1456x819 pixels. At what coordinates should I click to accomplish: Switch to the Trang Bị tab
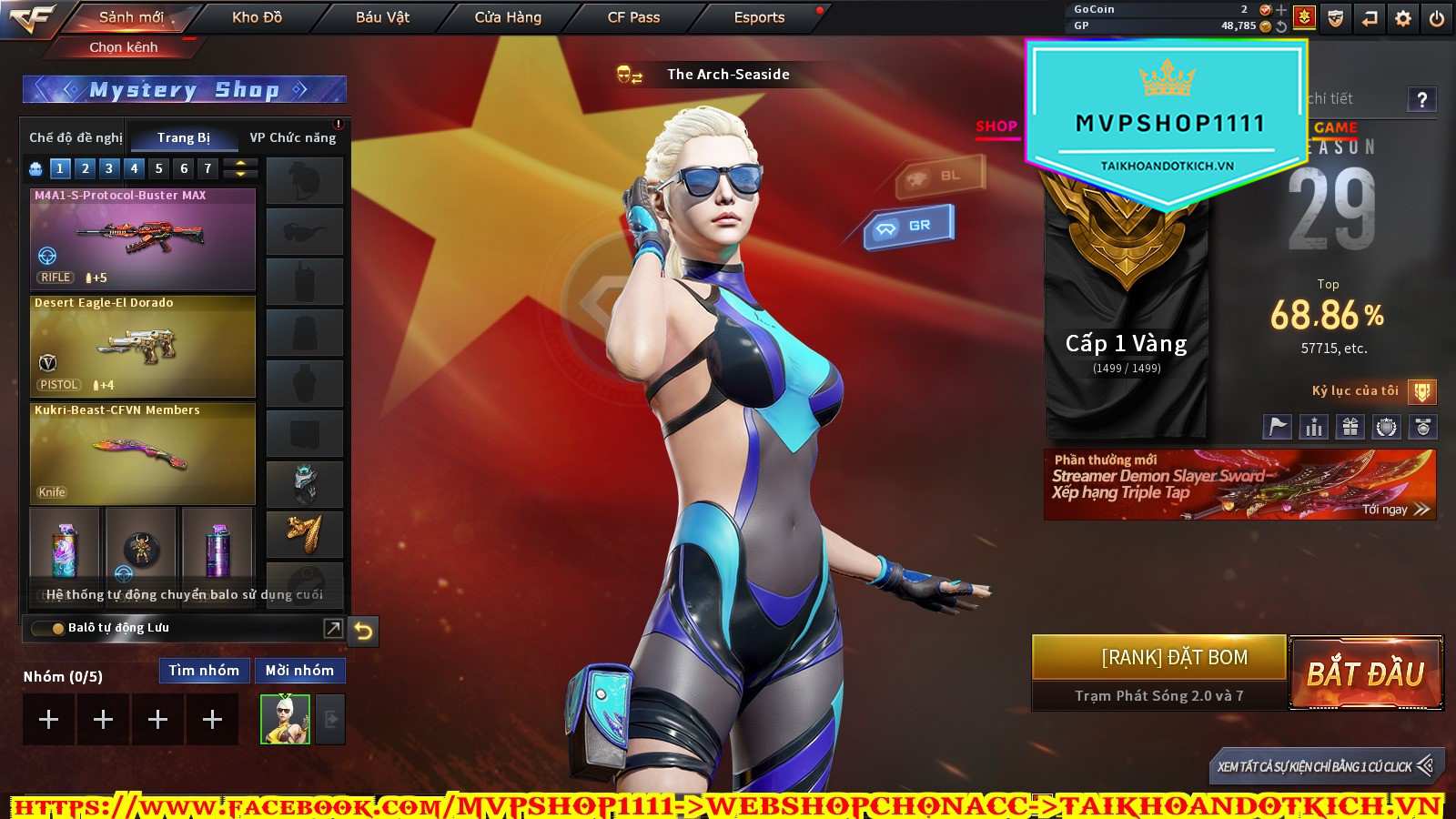tap(183, 137)
